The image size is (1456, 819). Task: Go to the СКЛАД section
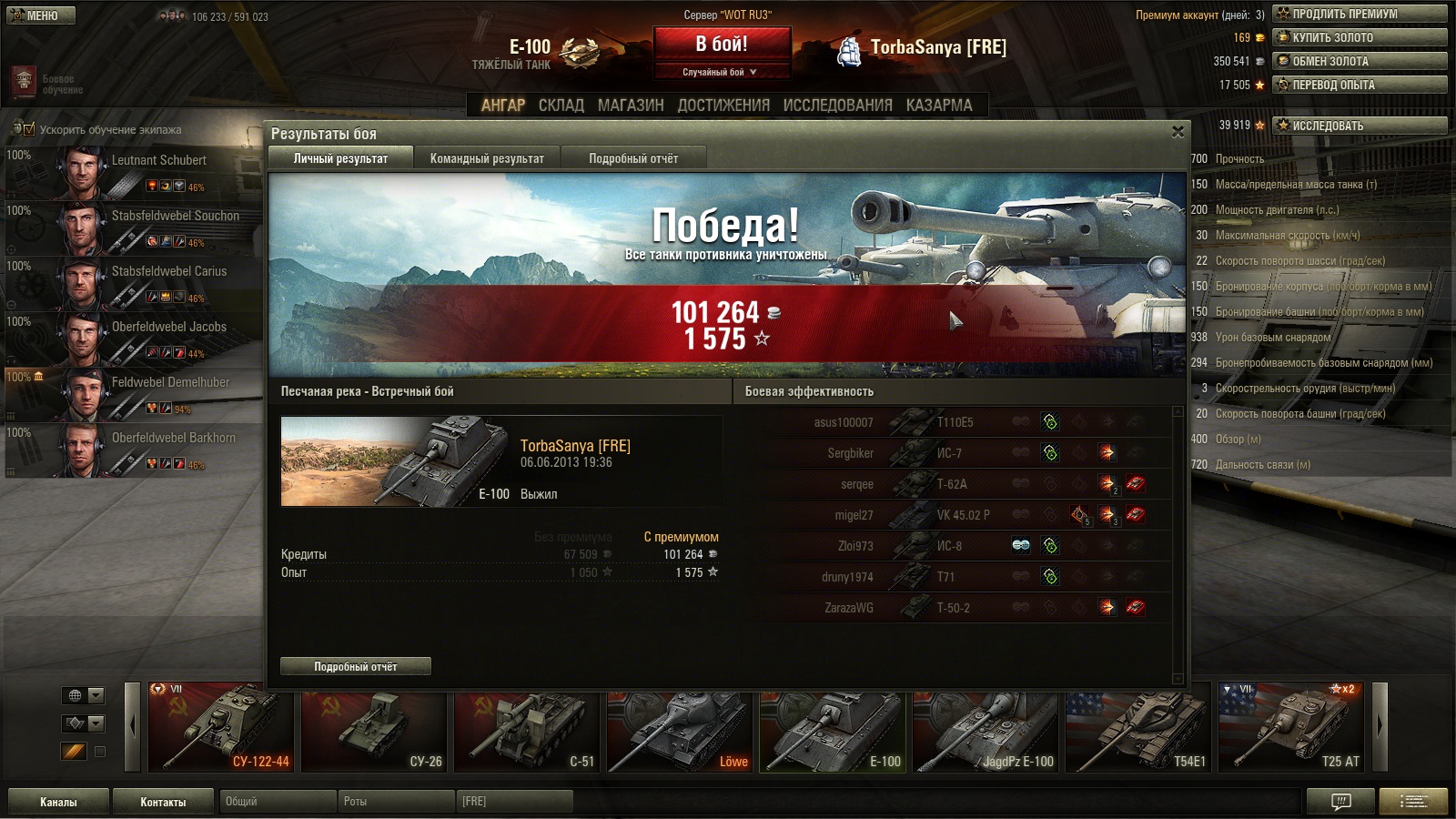pos(561,106)
